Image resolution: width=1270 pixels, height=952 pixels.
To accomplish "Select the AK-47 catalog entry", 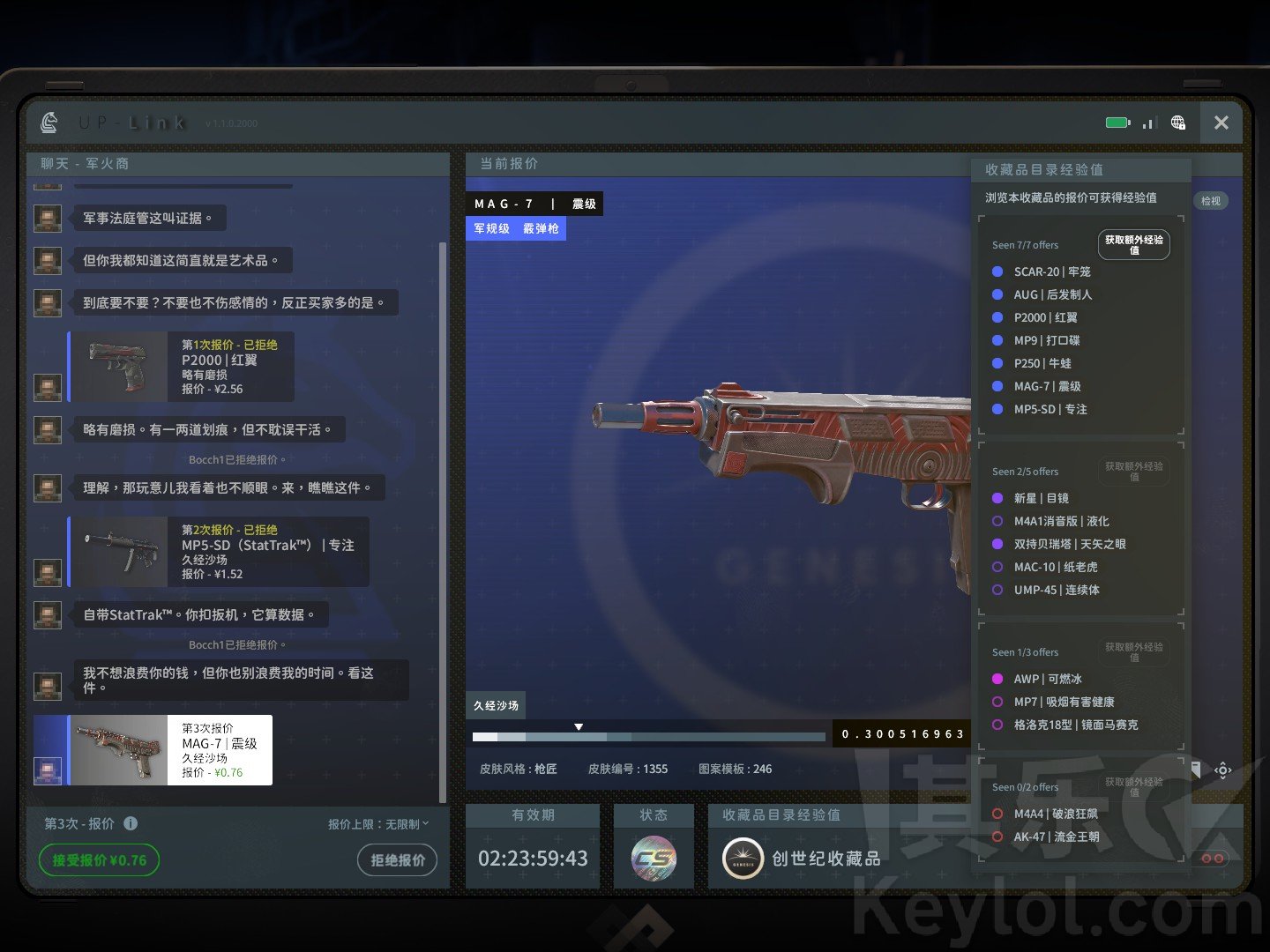I will tap(1056, 837).
